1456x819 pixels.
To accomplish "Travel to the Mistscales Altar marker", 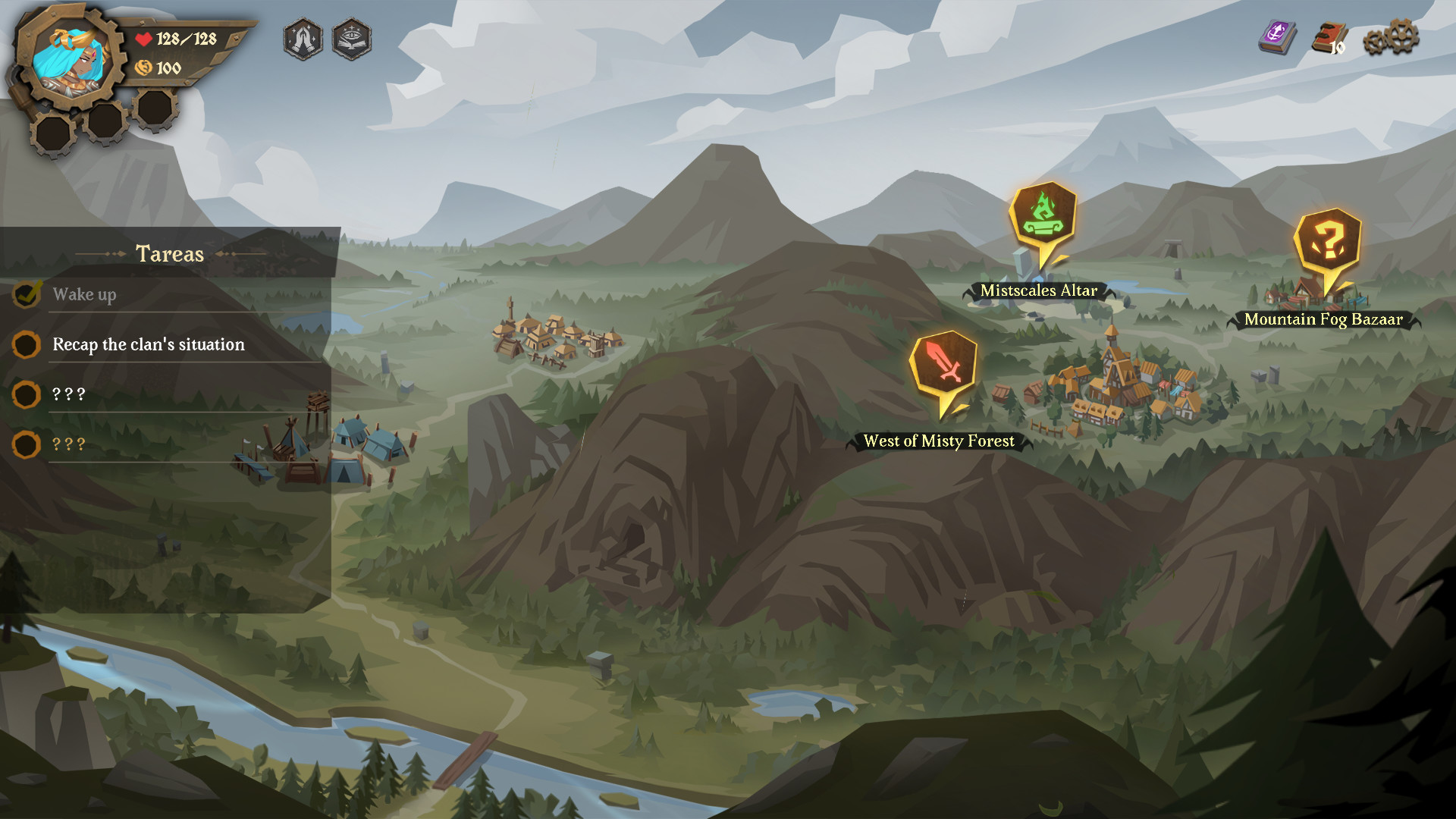I will coord(1043,216).
